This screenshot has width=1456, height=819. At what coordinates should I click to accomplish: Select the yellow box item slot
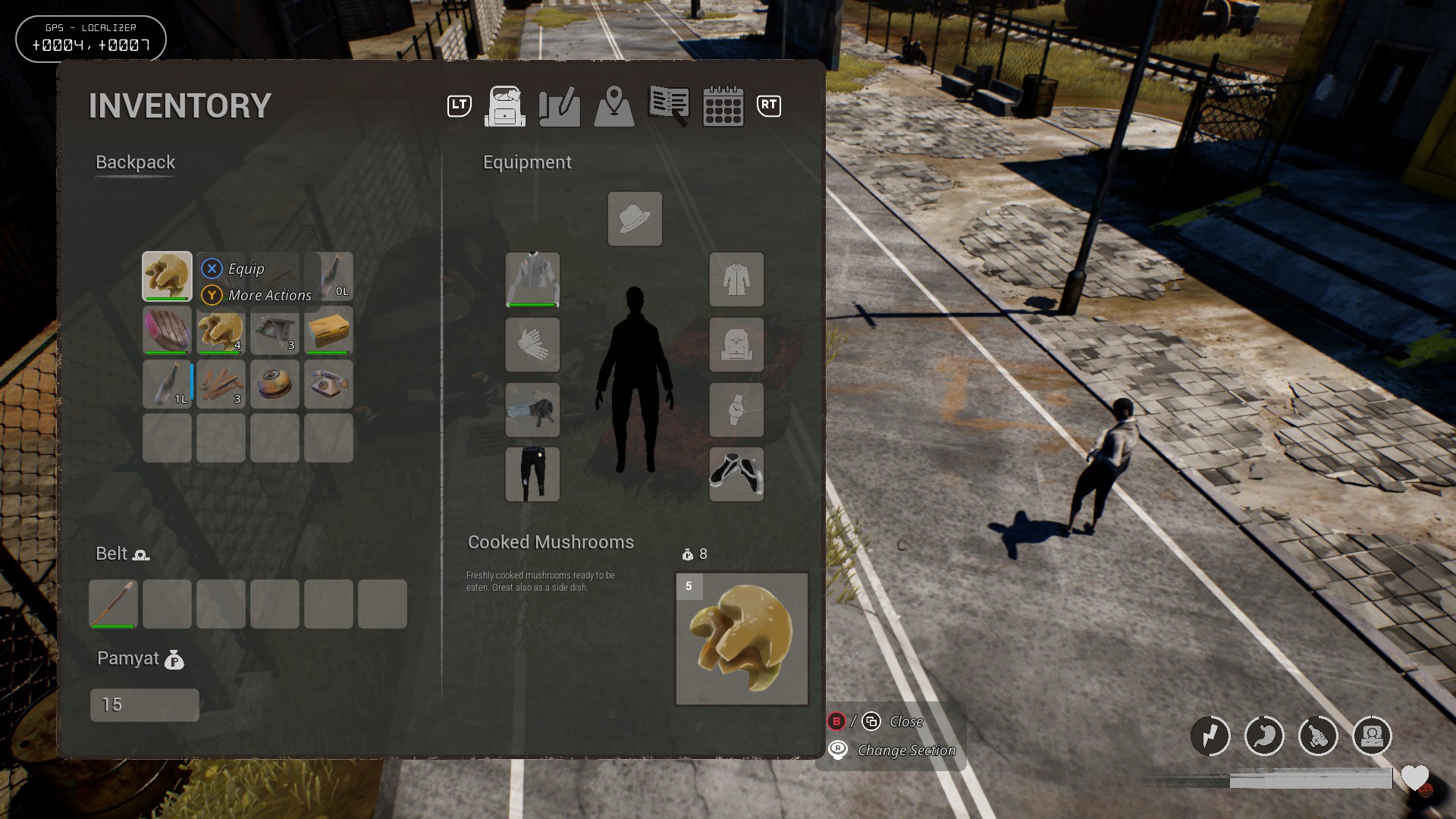click(x=328, y=331)
